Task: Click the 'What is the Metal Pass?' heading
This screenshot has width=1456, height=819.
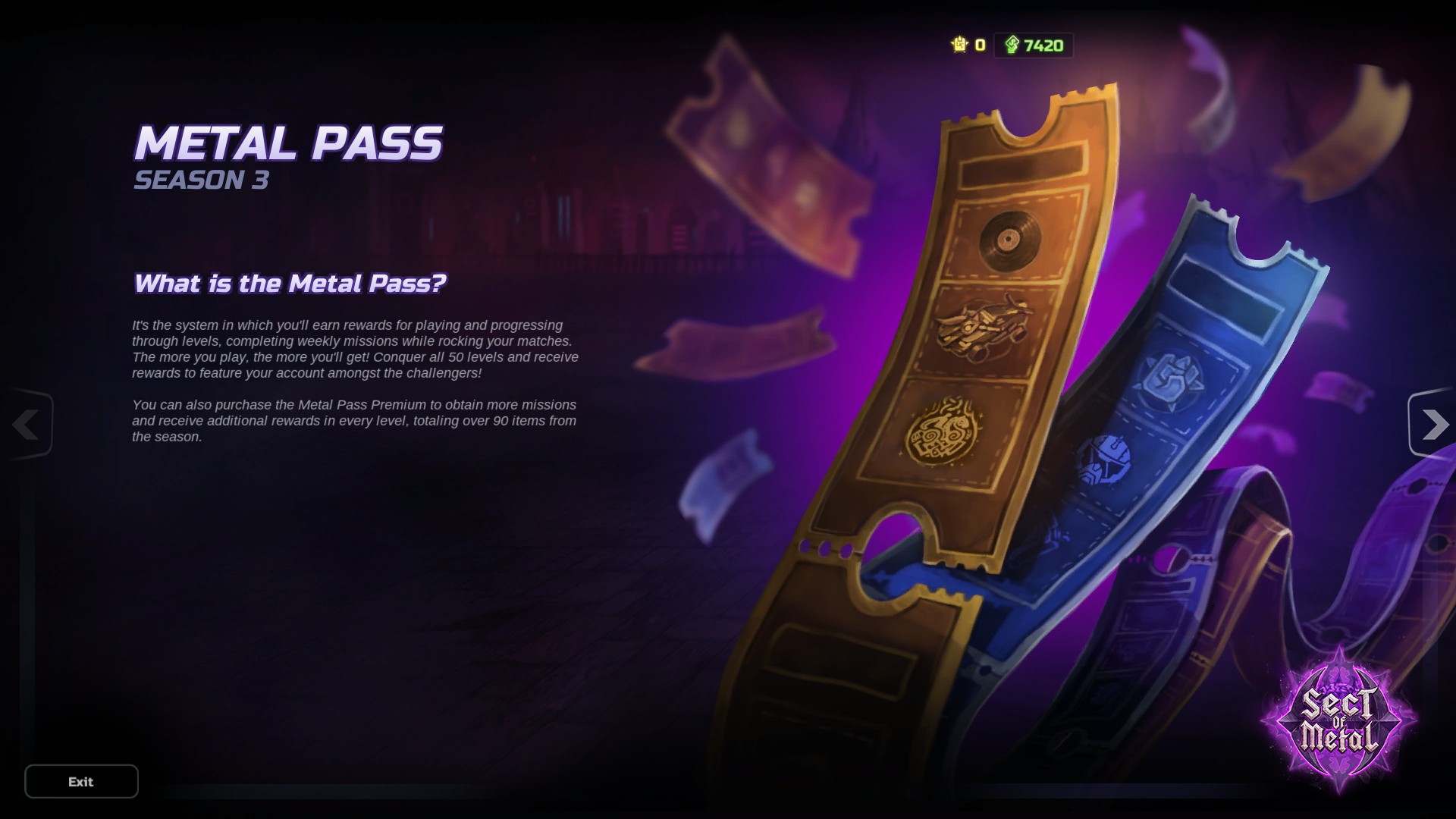Action: (x=292, y=282)
